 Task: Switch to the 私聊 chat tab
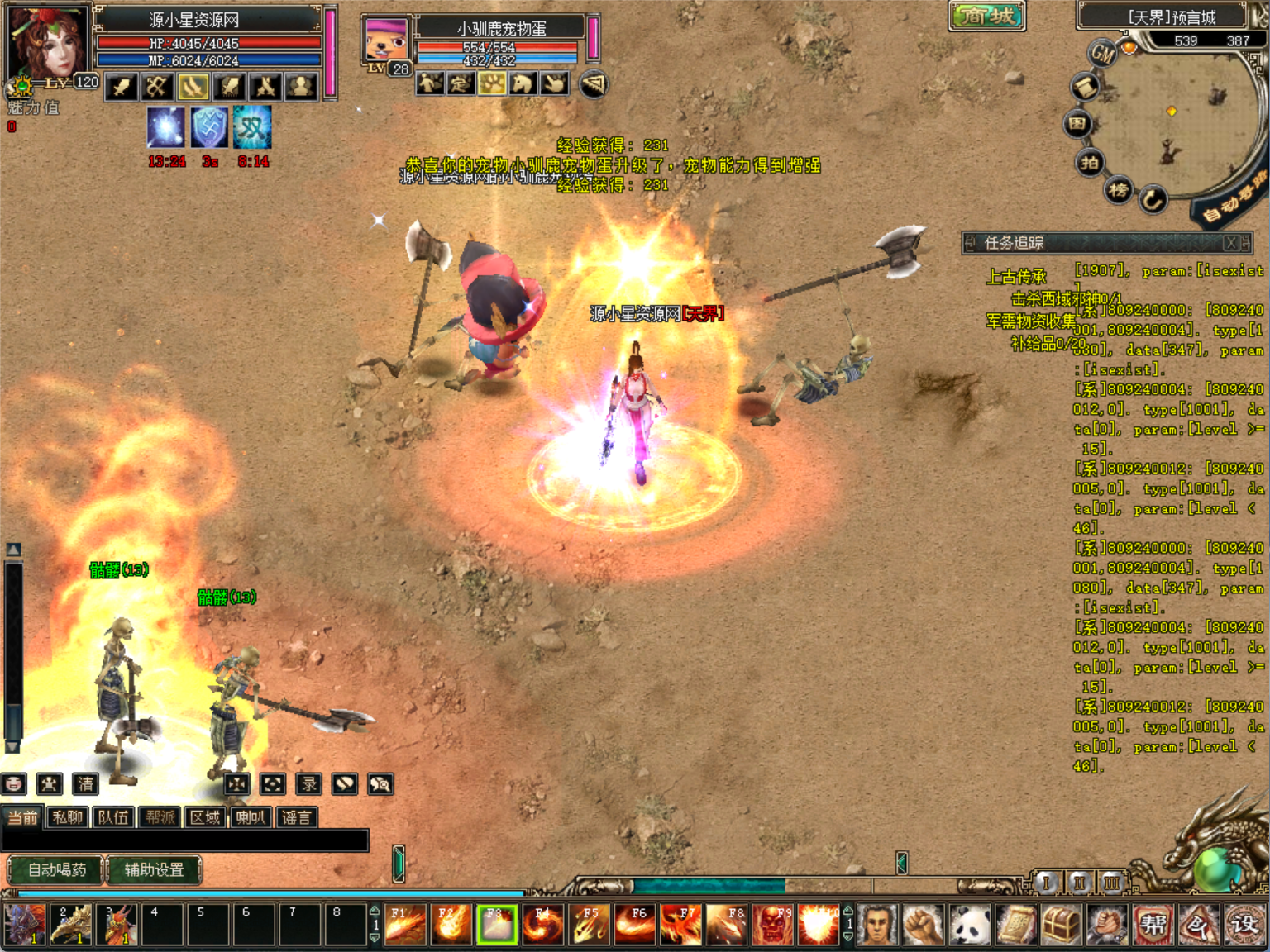(x=68, y=817)
